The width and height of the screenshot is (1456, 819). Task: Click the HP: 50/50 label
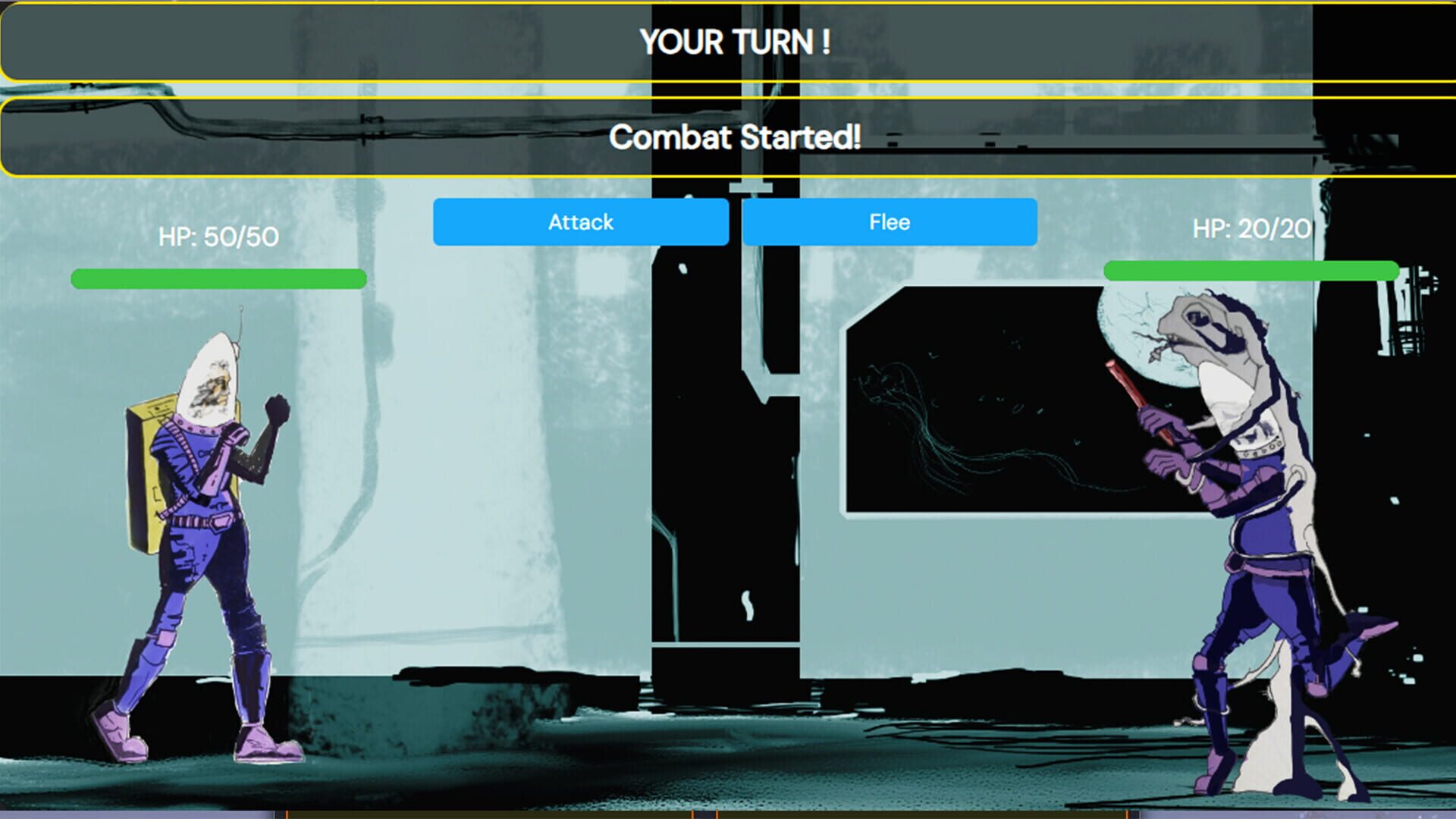pyautogui.click(x=216, y=236)
